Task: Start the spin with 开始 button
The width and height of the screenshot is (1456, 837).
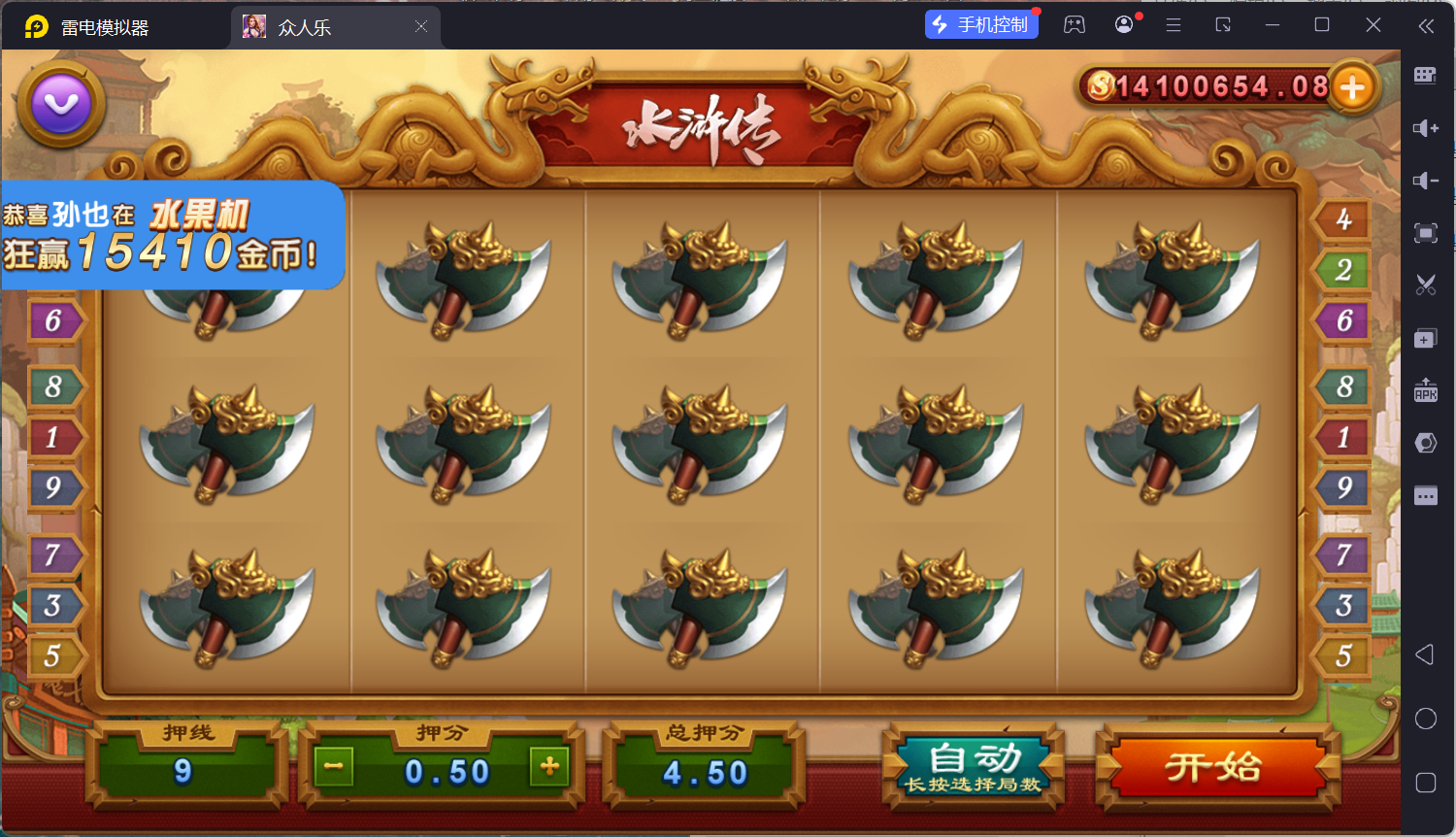Action: tap(1215, 767)
